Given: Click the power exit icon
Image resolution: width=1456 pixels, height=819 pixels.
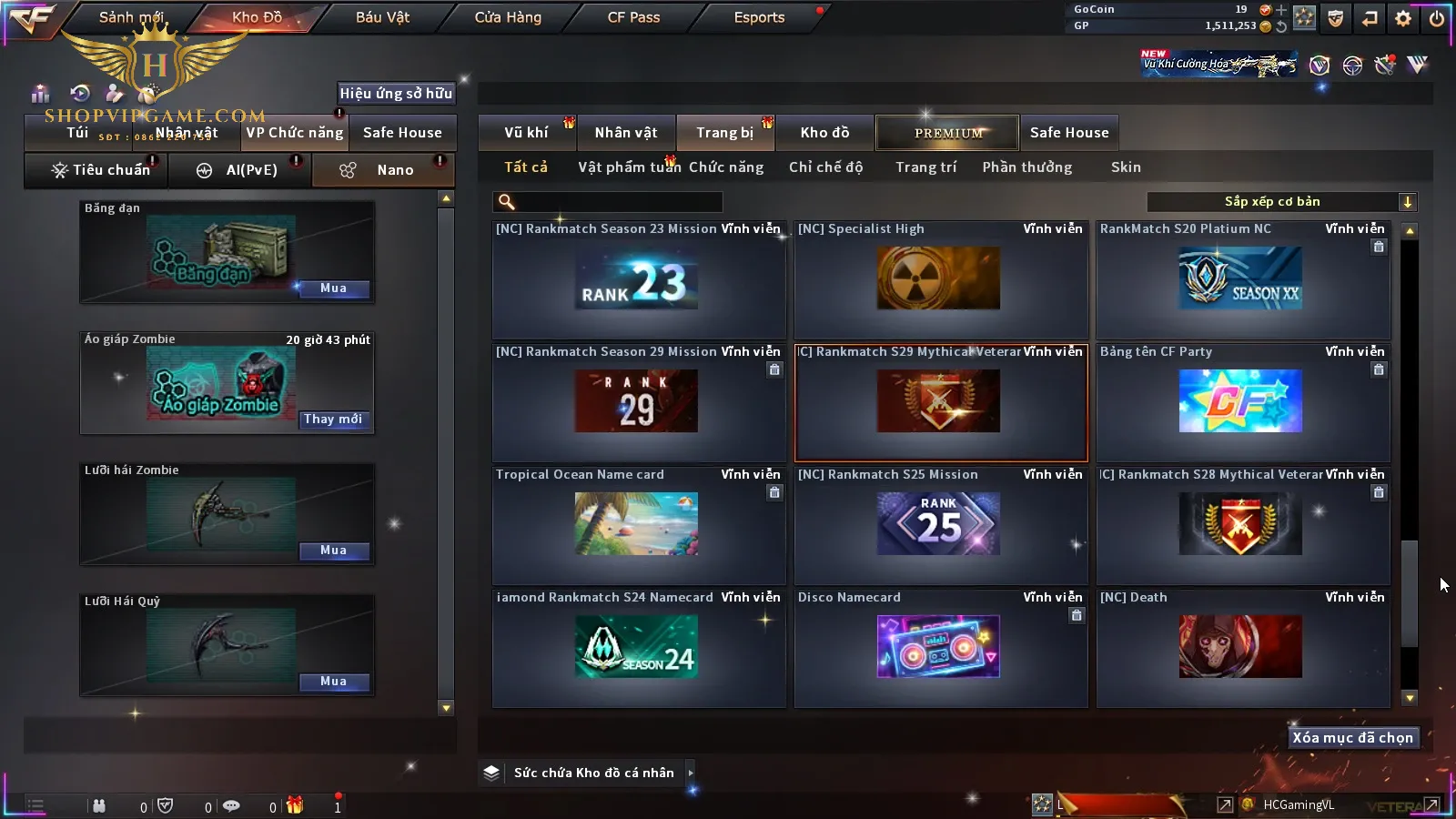Looking at the screenshot, I should coord(1437,18).
